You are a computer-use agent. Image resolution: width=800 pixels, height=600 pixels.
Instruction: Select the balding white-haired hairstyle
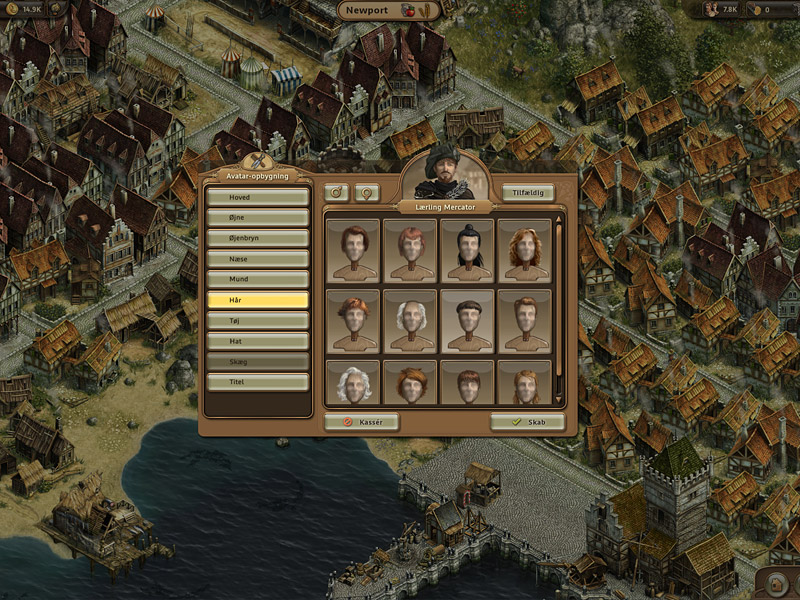409,322
